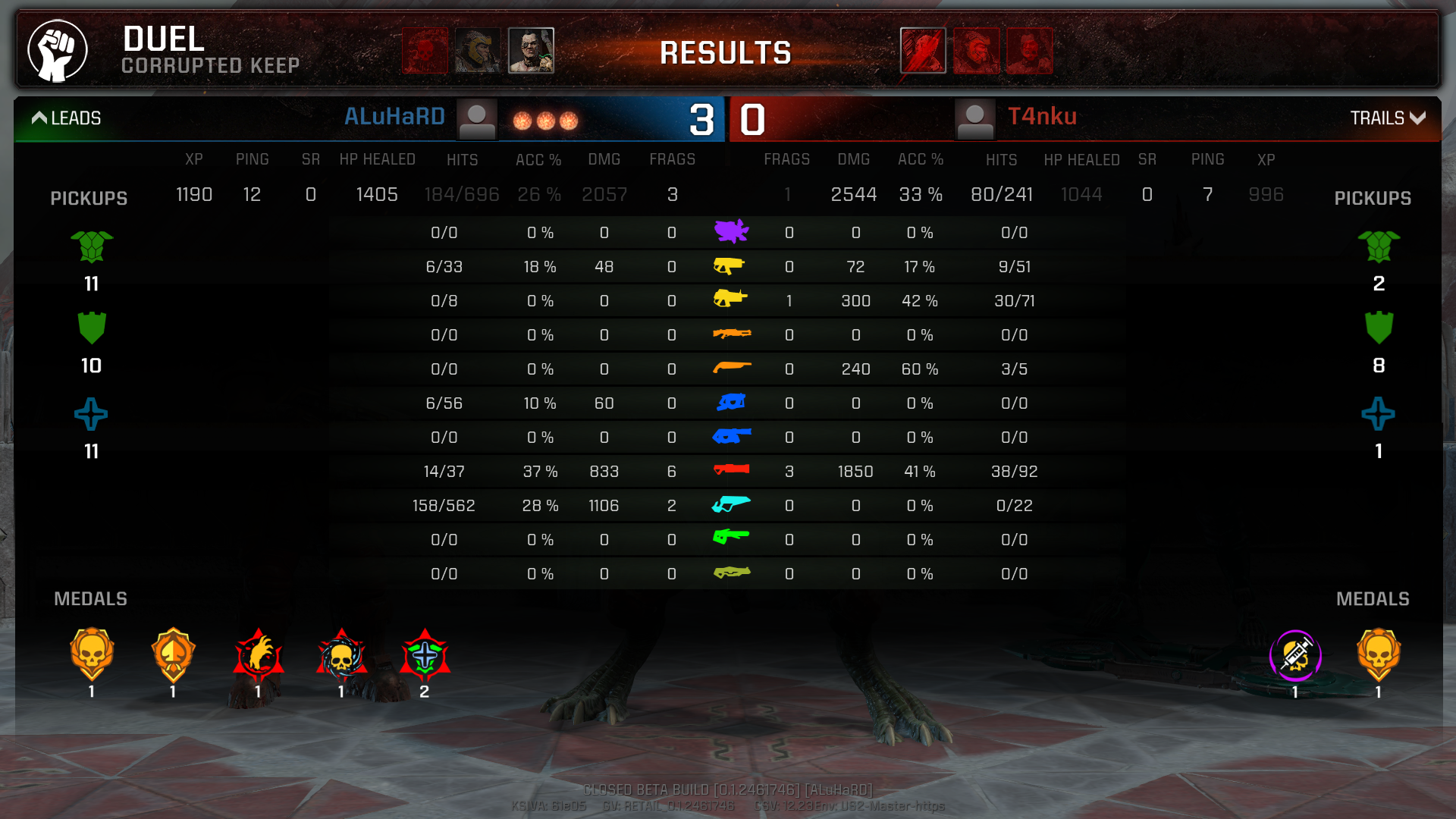The width and height of the screenshot is (1456, 819).
Task: Choose the eyepatch mohawk champion portrait
Action: [x=531, y=51]
